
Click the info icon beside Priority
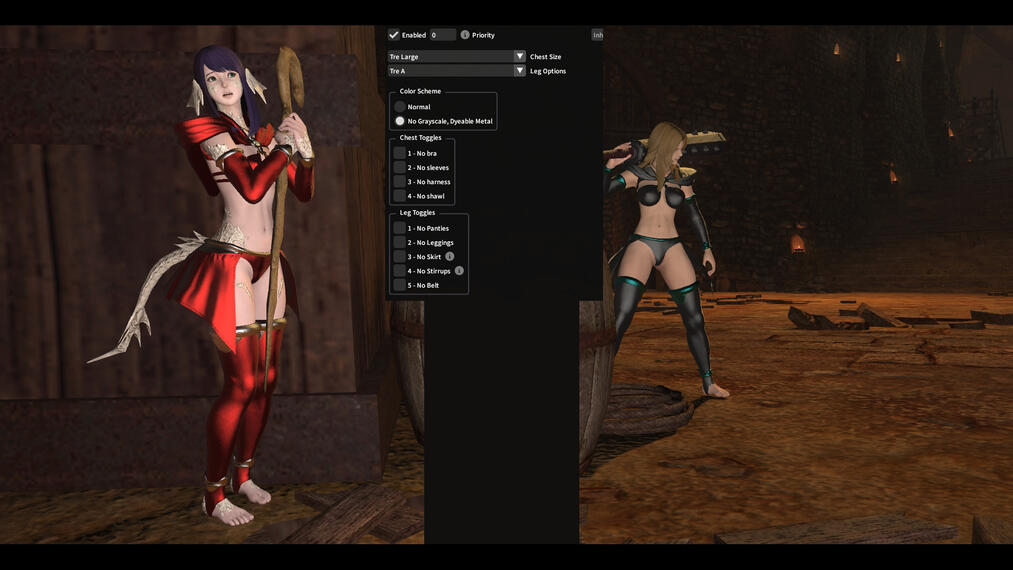[465, 35]
